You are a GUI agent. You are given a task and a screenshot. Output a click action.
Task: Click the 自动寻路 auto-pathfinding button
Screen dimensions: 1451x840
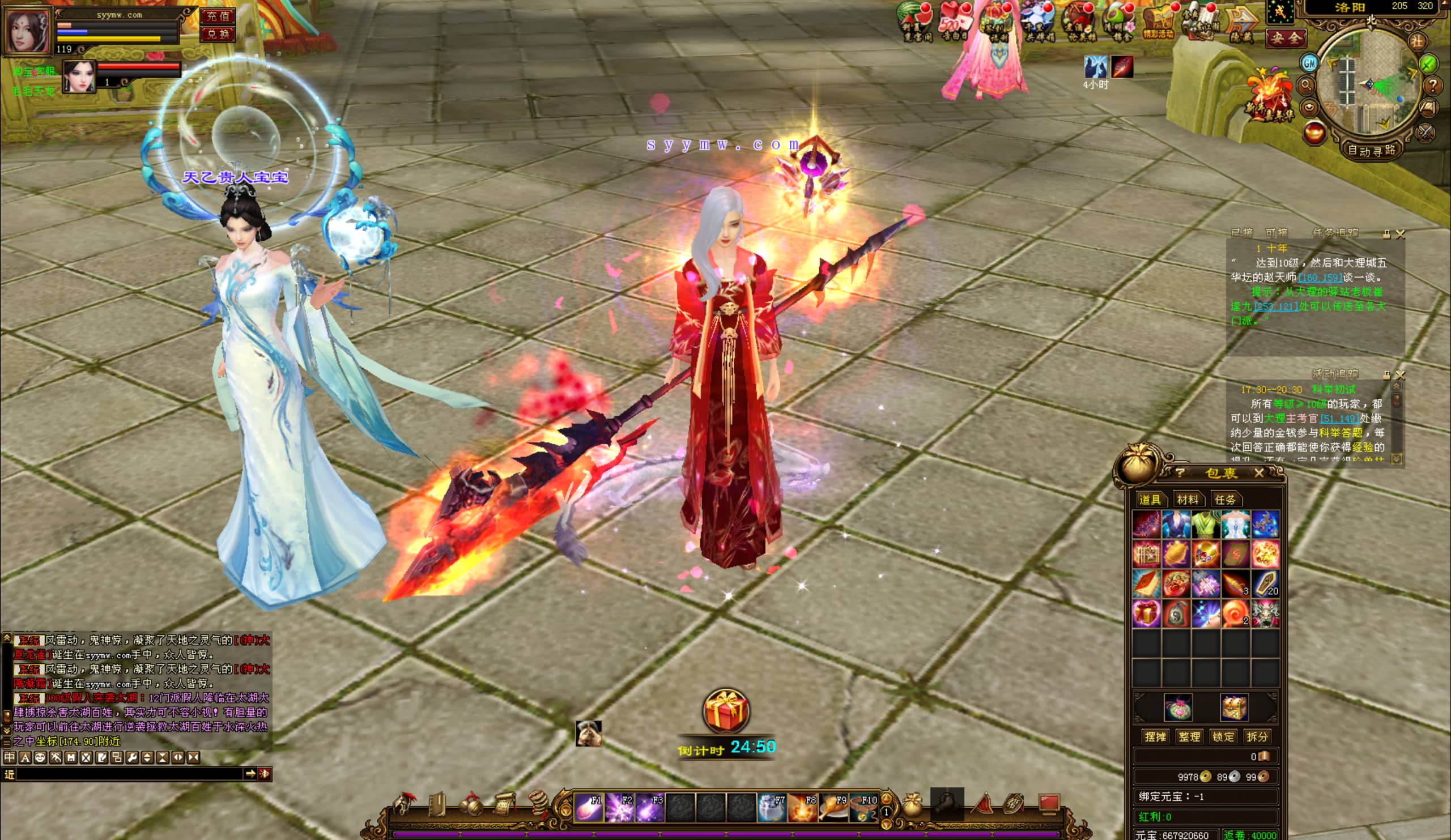click(x=1371, y=151)
